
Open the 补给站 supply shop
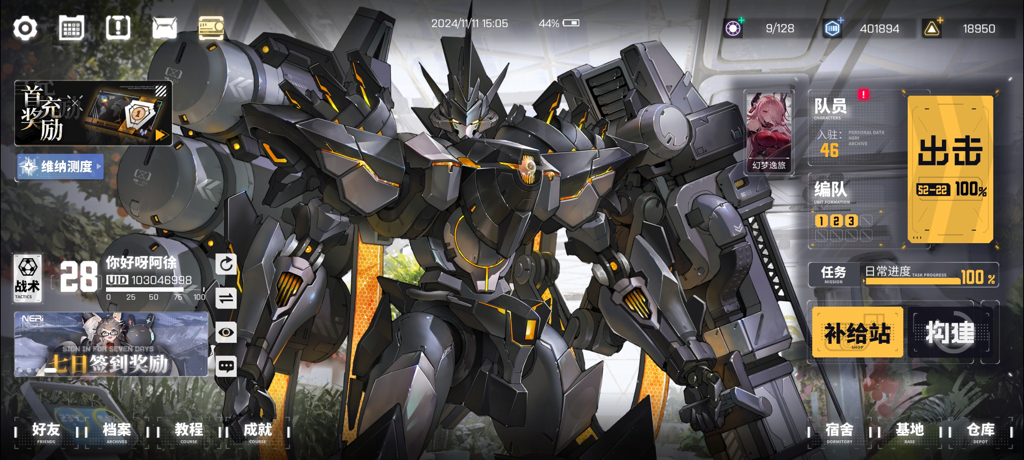click(x=857, y=333)
